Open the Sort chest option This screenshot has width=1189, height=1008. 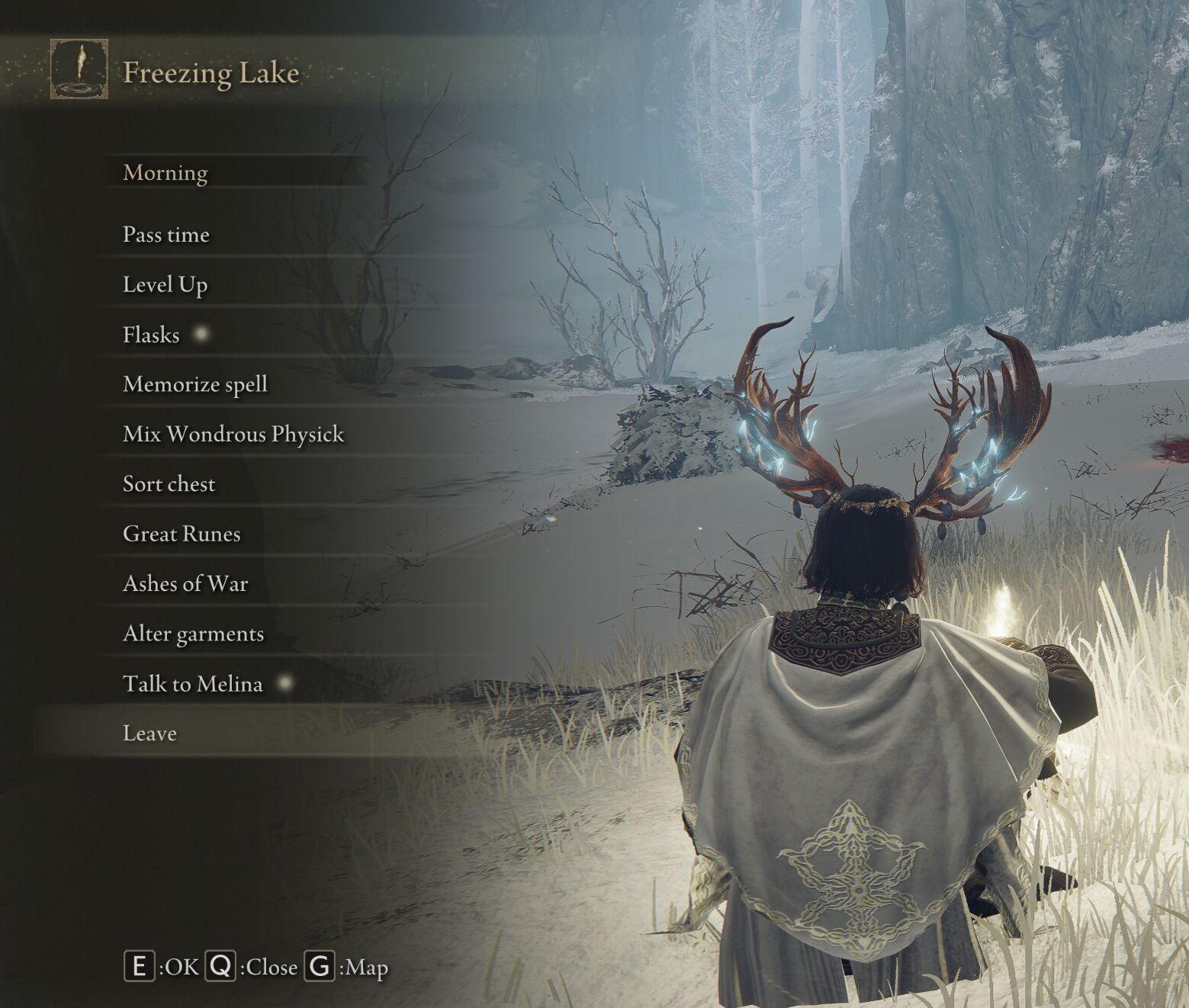click(x=169, y=484)
